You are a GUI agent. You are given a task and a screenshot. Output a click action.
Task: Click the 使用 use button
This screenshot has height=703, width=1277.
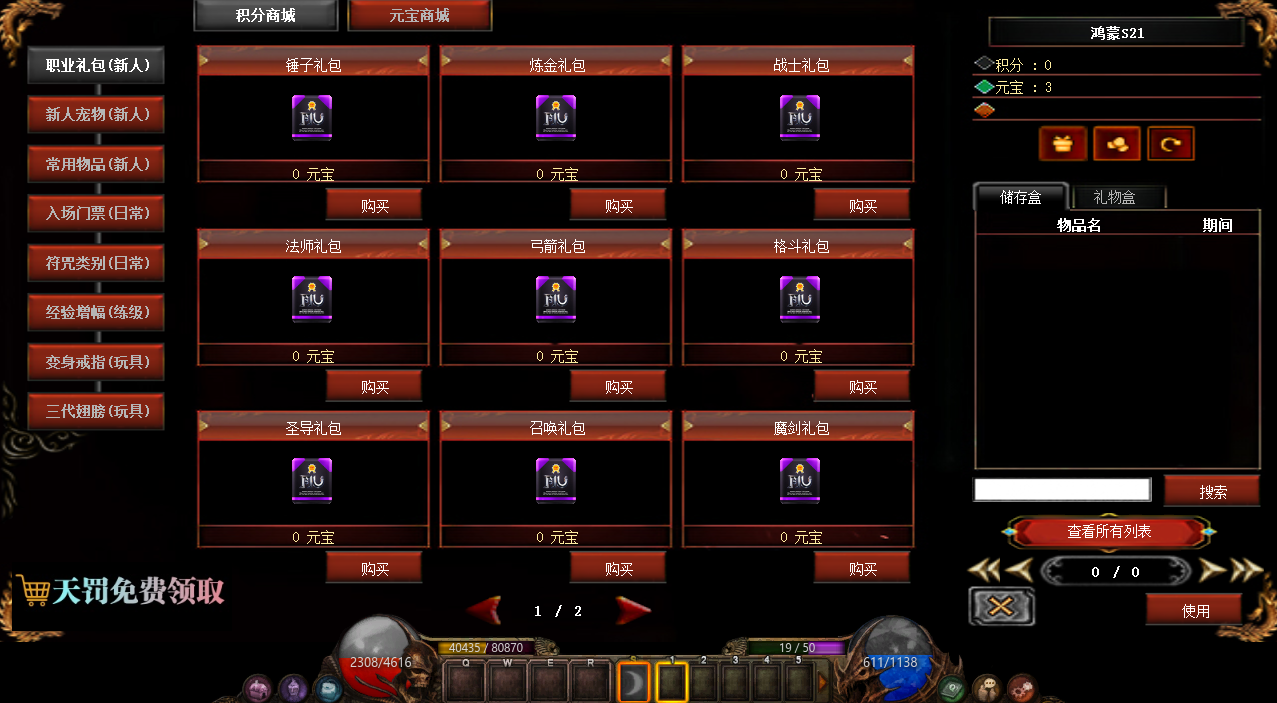[x=1195, y=610]
